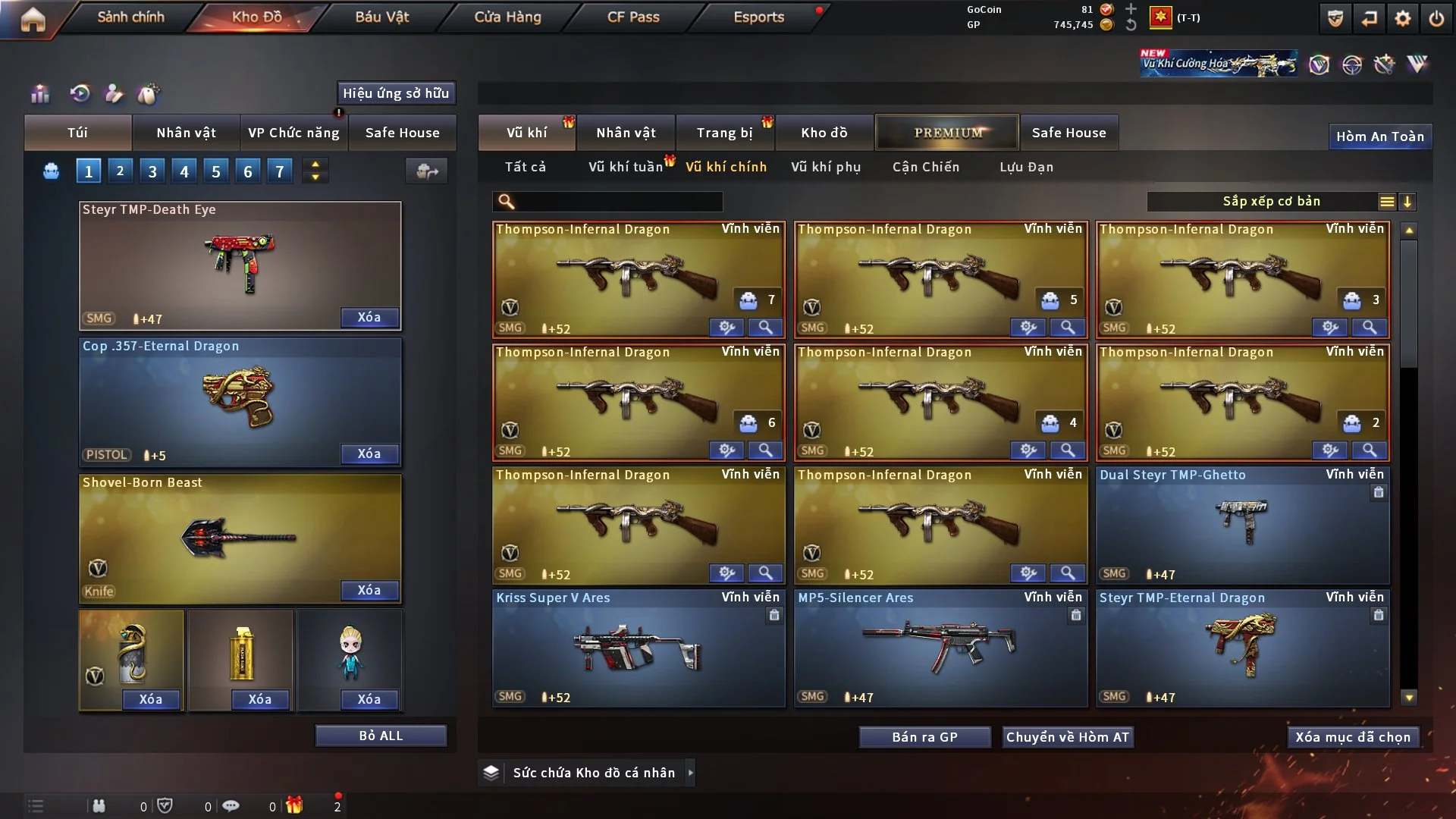Open the Sảnh chính lobby tab

[130, 17]
